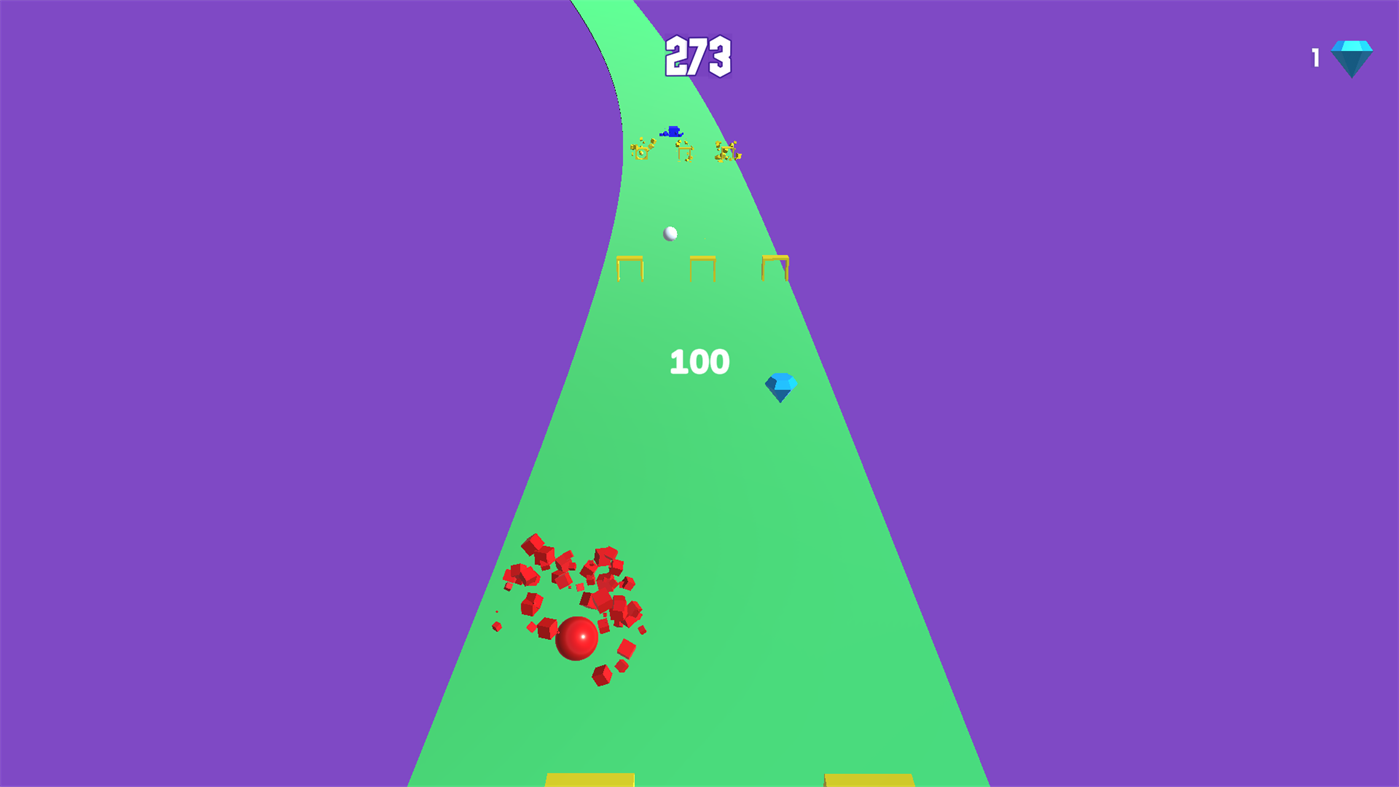This screenshot has height=787, width=1399.
Task: Select the blue diamond floating on the track
Action: [782, 387]
